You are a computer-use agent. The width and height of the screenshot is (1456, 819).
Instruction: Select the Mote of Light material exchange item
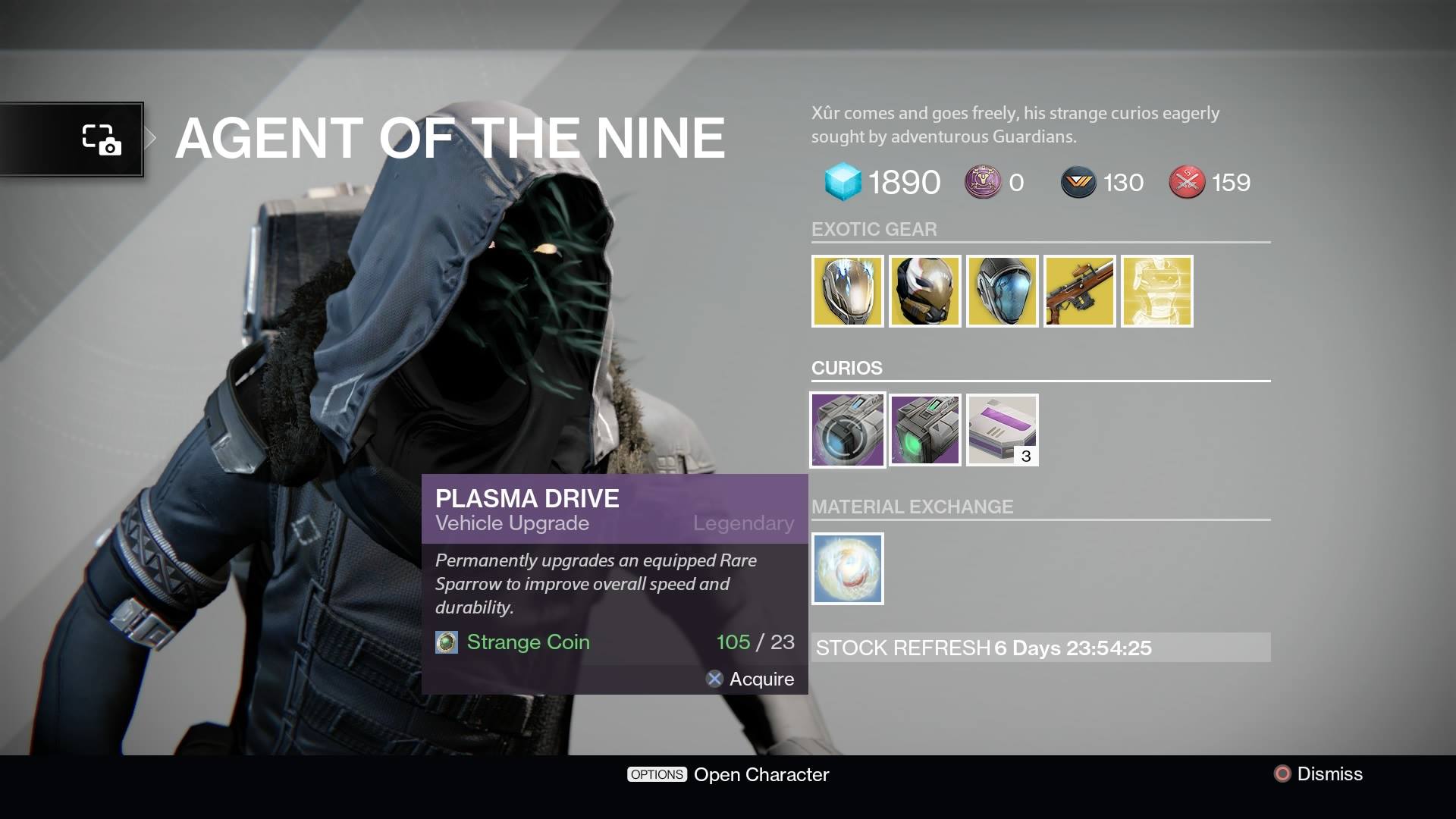pyautogui.click(x=847, y=569)
